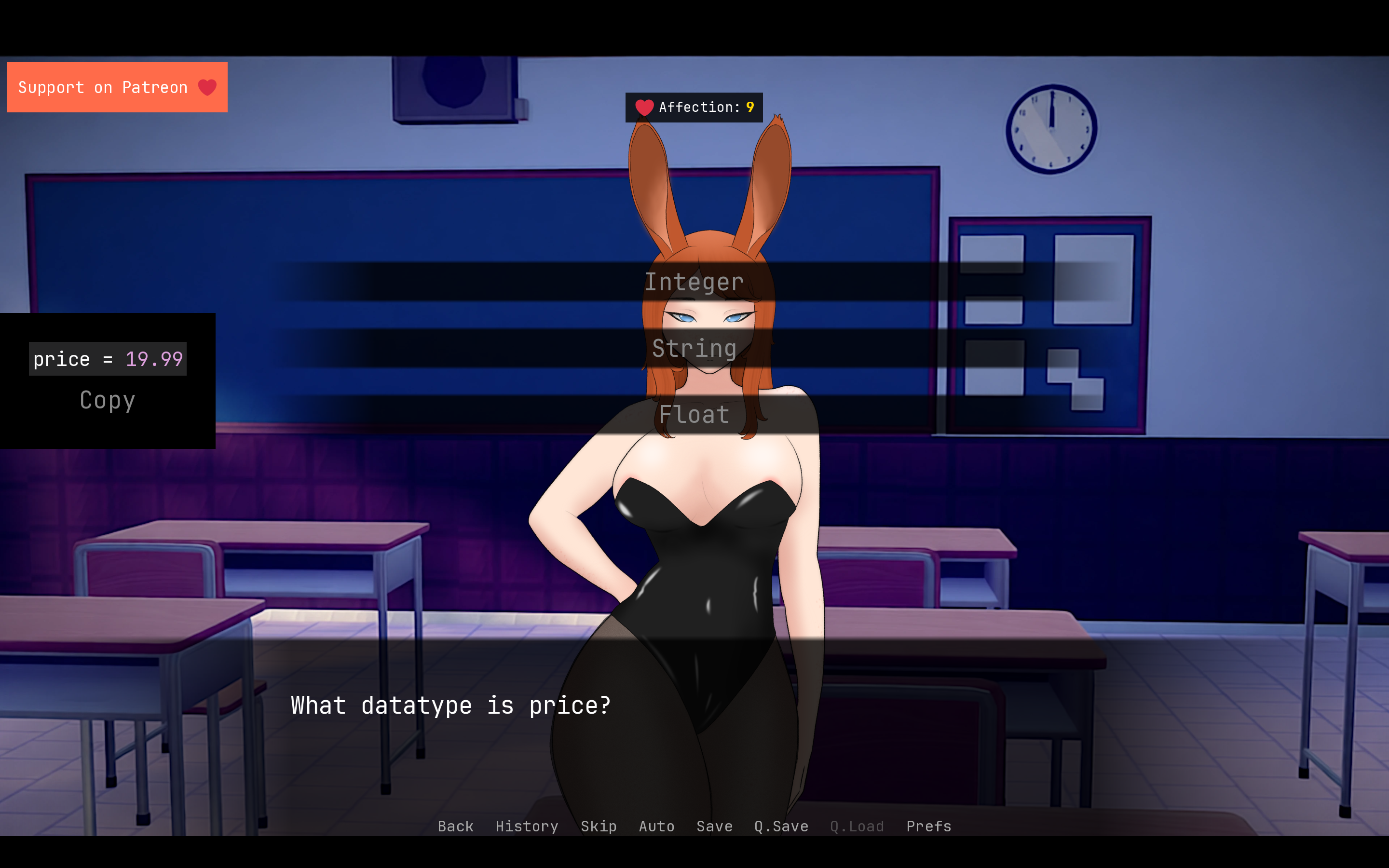Click the heart on the Patreon banner

(207, 87)
